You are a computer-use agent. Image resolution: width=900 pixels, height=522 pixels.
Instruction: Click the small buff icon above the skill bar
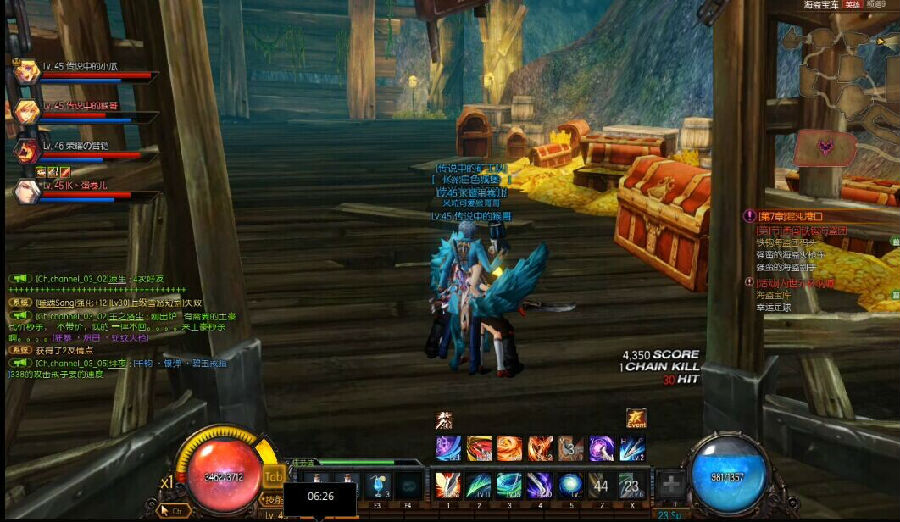coord(444,420)
